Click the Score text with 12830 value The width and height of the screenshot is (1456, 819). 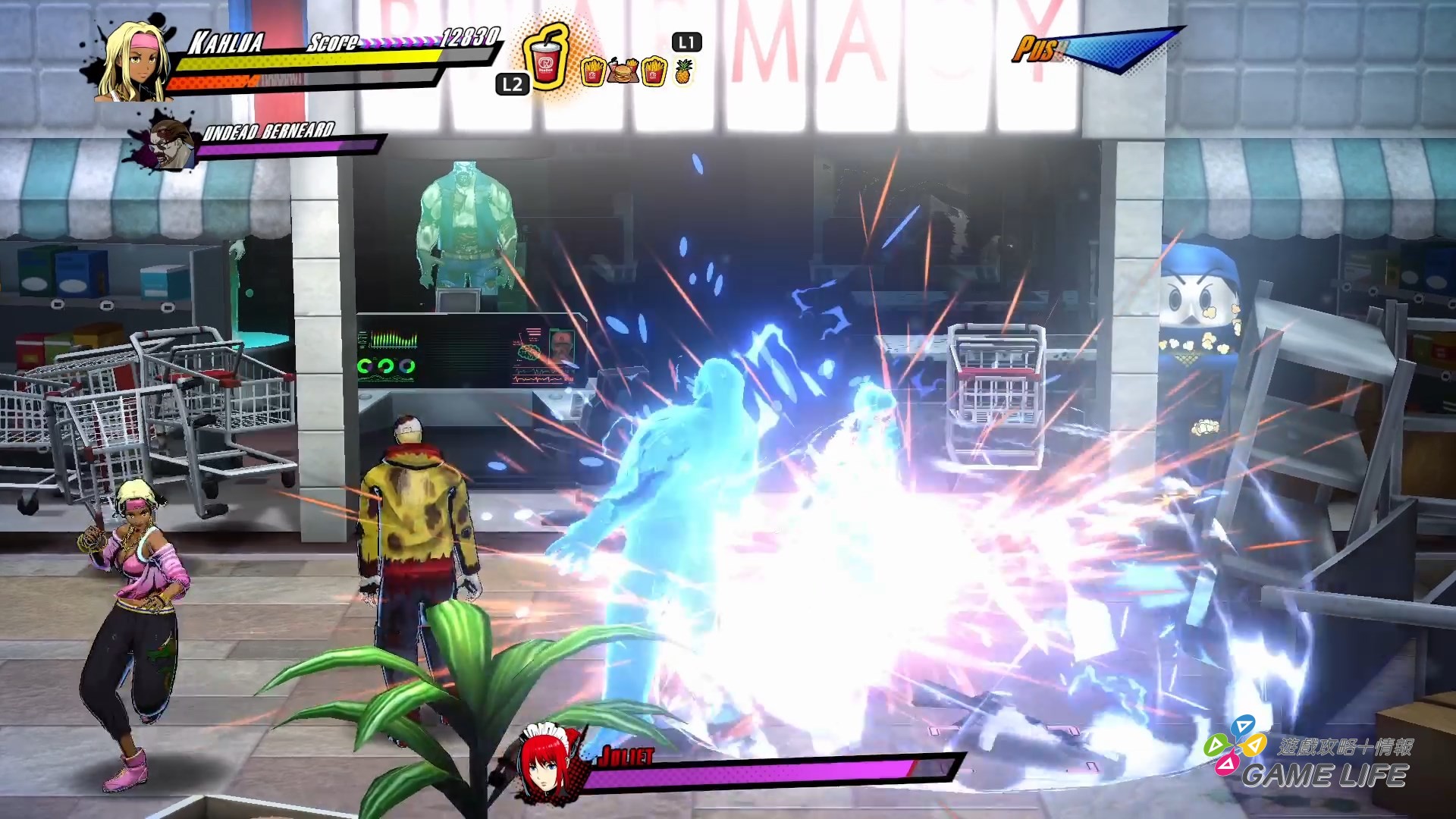click(334, 43)
